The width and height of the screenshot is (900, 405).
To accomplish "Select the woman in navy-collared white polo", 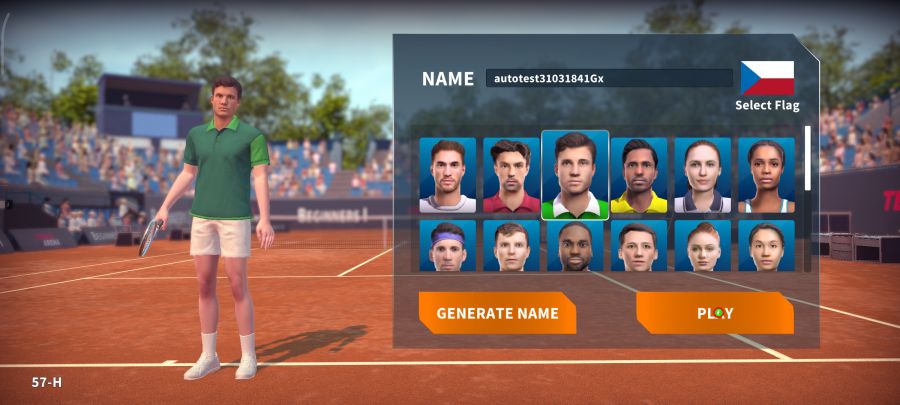I will coord(702,175).
